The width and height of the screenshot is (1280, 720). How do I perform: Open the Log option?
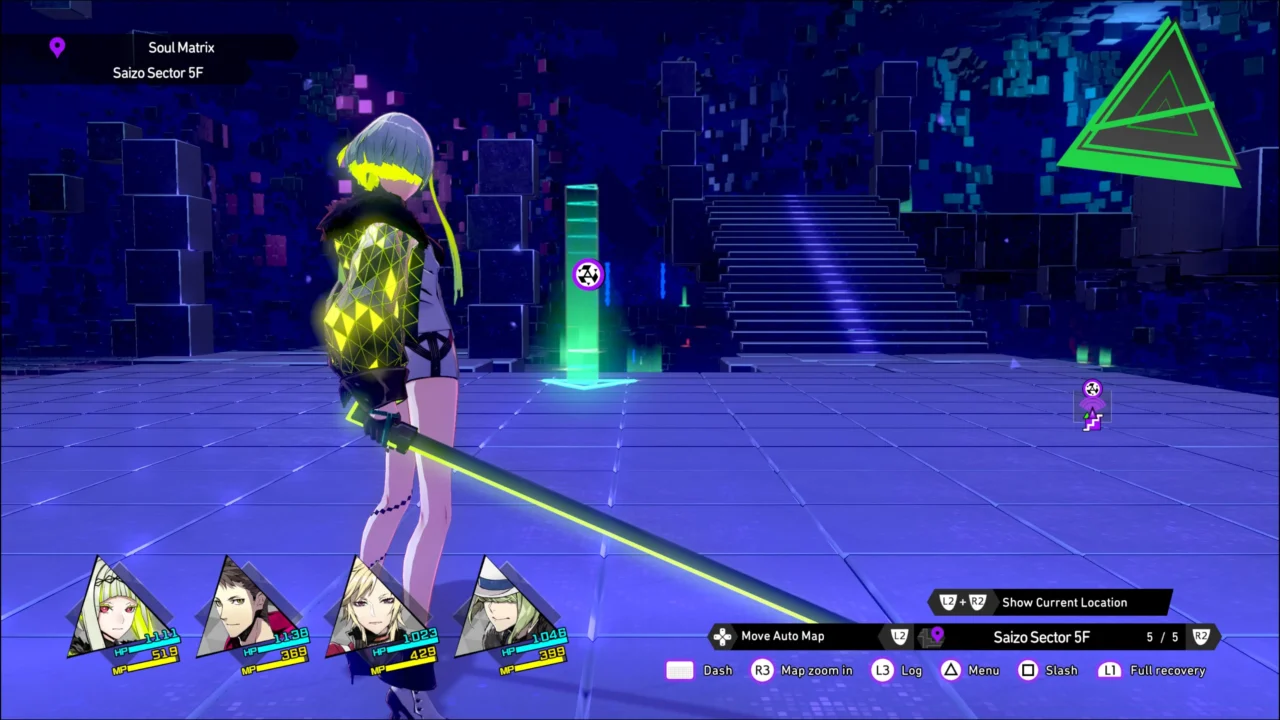pyautogui.click(x=911, y=670)
